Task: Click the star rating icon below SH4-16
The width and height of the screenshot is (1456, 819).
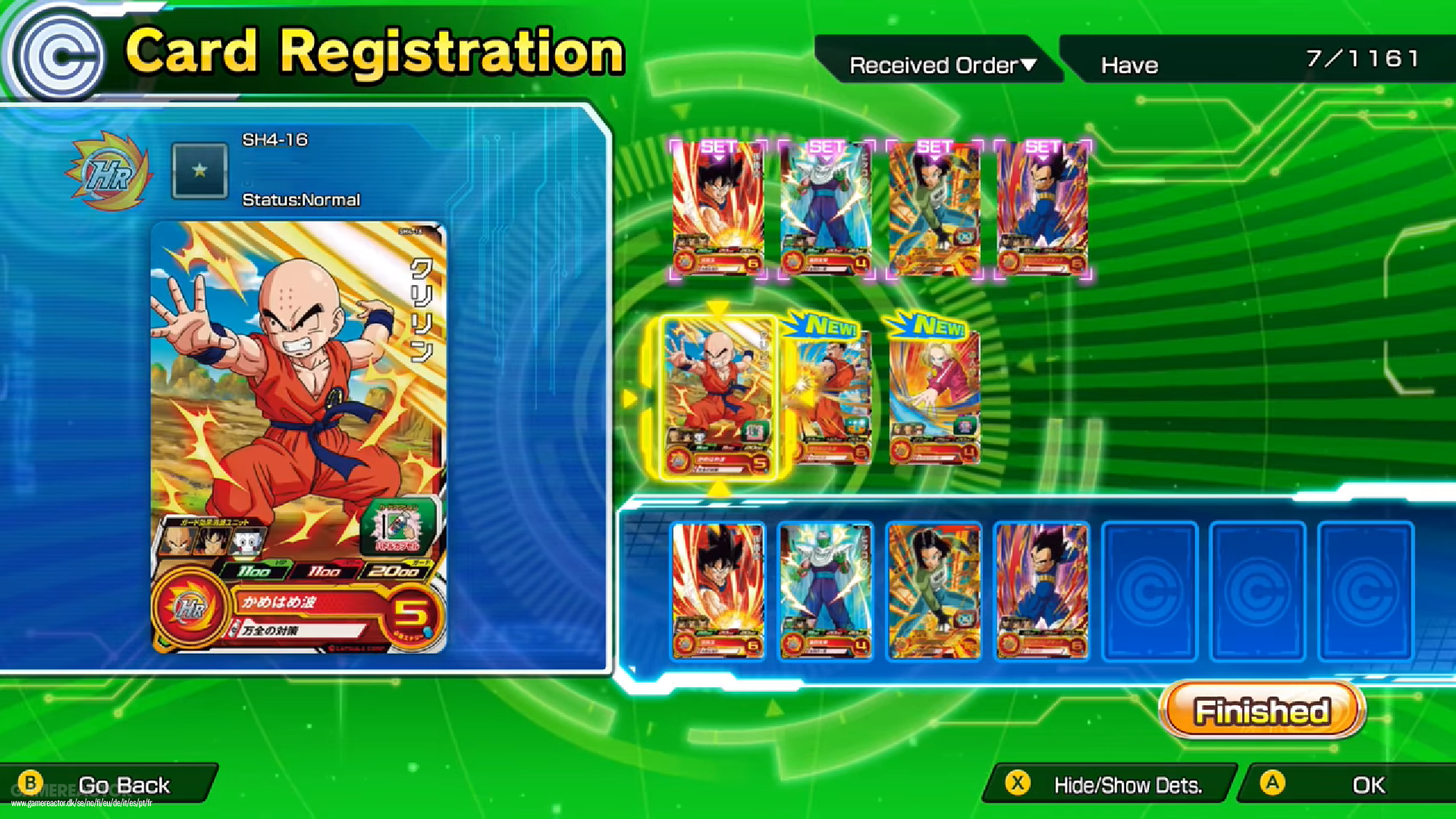Action: (x=199, y=171)
